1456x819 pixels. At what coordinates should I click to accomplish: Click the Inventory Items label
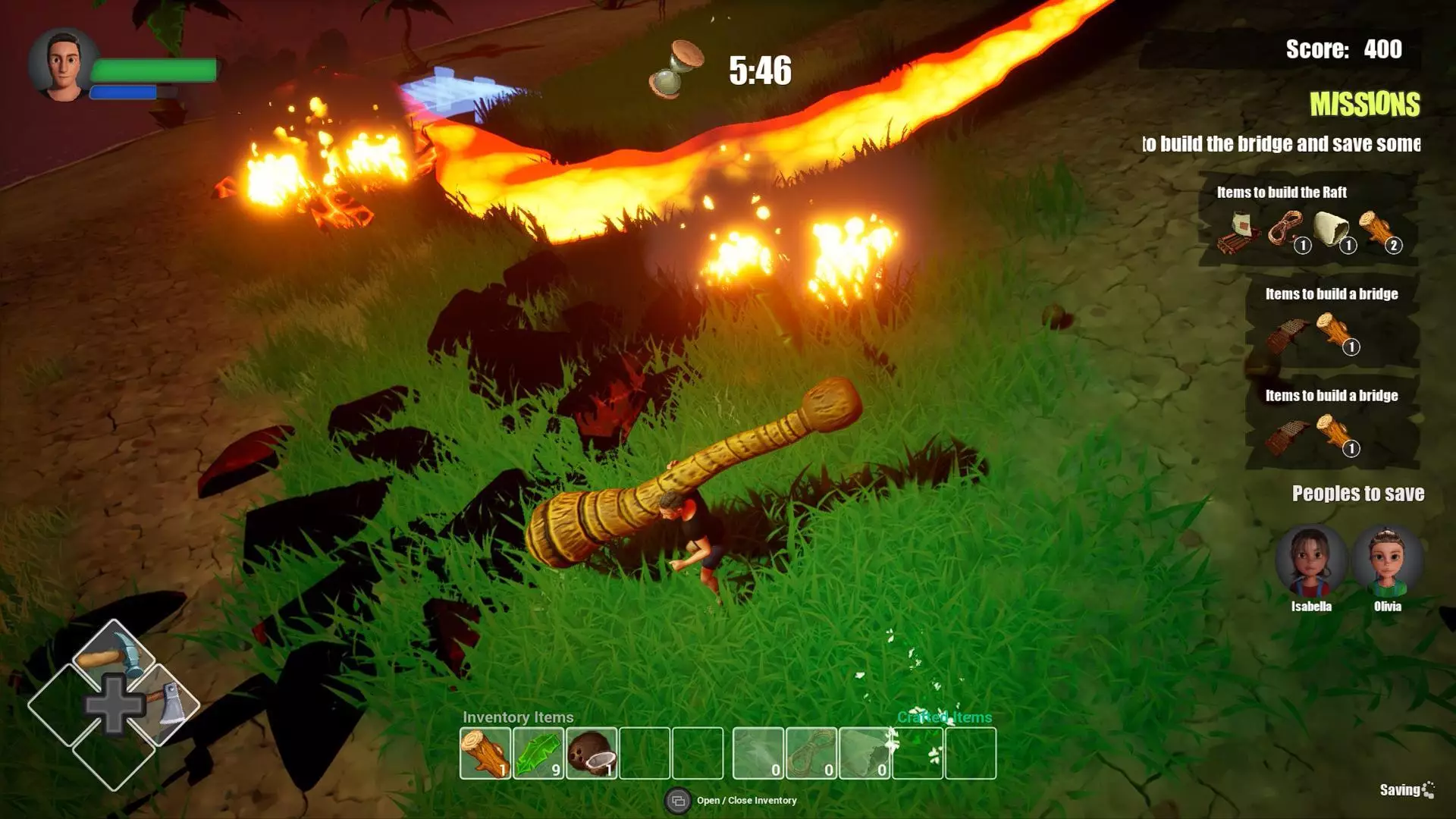[x=518, y=717]
